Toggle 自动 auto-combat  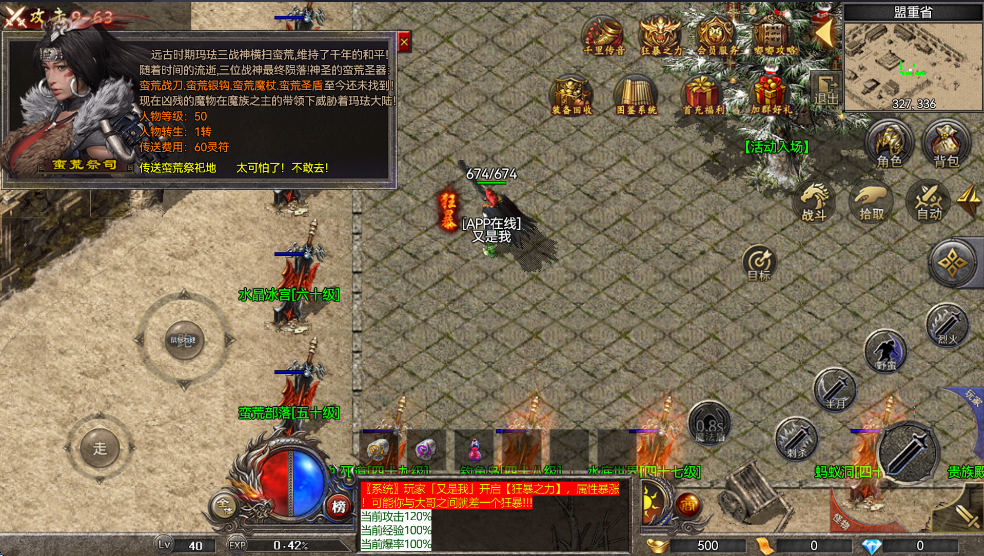929,199
